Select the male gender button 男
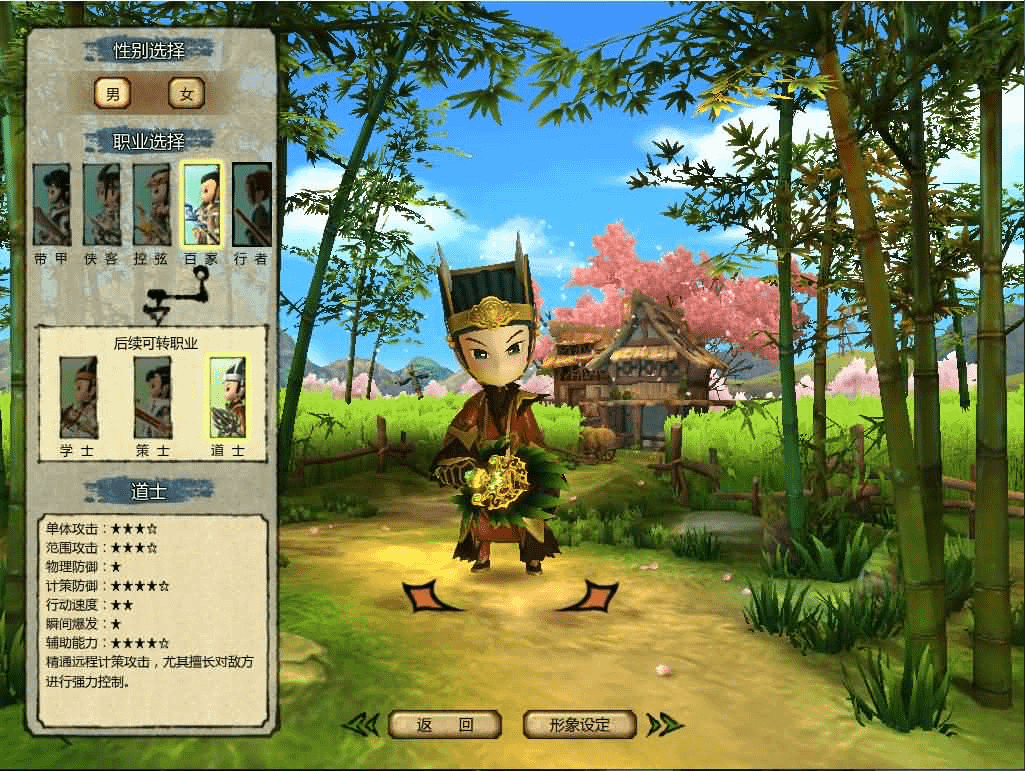The height and width of the screenshot is (771, 1025). [x=113, y=94]
